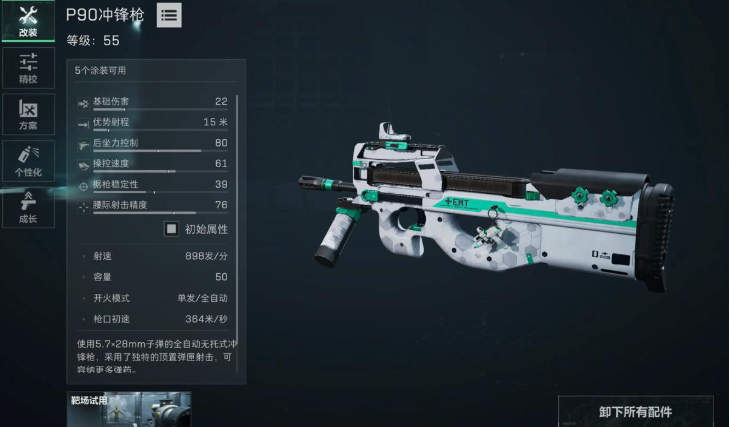Select the 方案 loadout tab
Screen dimensions: 729x427
pyautogui.click(x=27, y=114)
